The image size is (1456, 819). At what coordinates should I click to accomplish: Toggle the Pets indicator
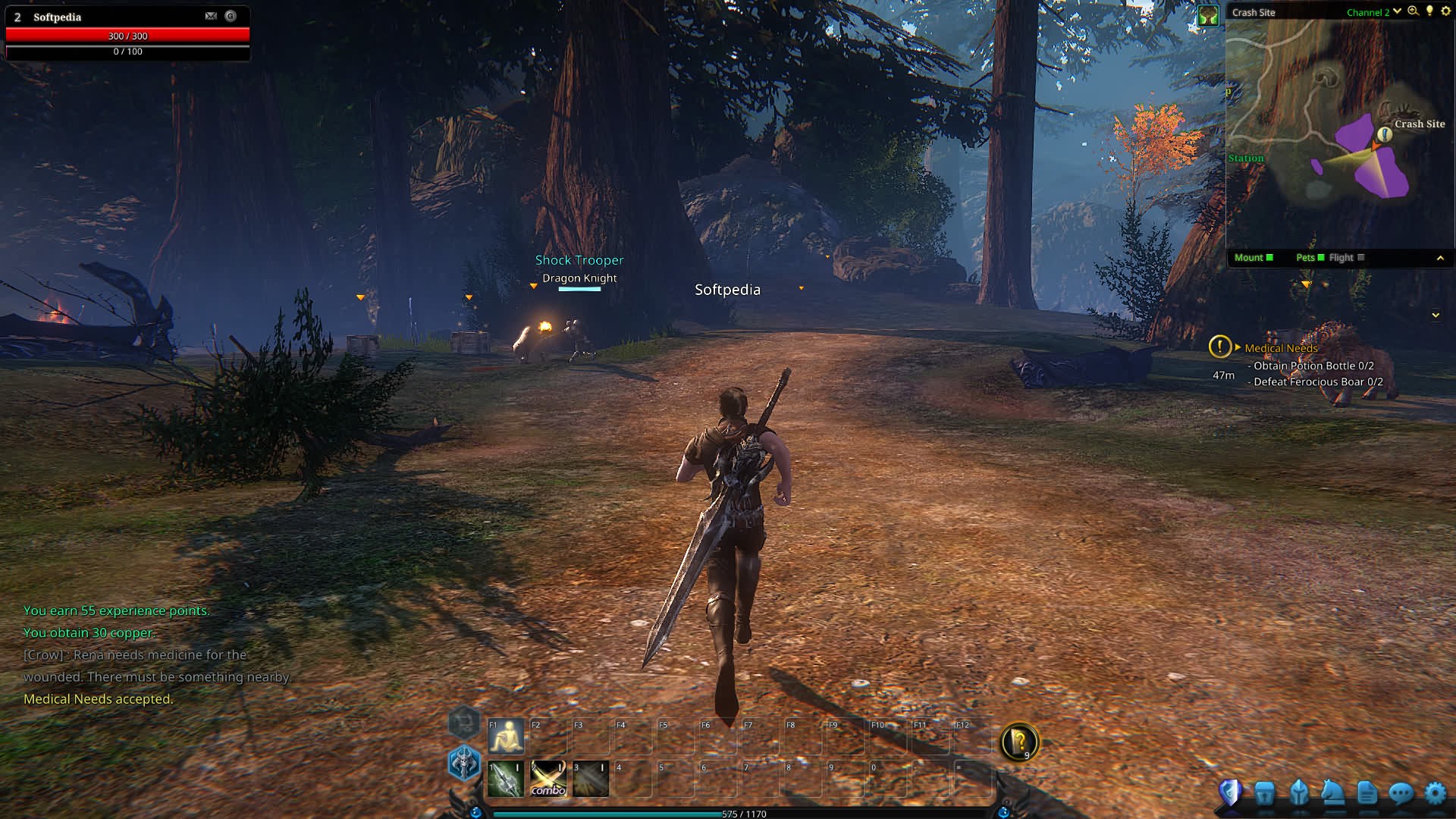[x=1310, y=258]
